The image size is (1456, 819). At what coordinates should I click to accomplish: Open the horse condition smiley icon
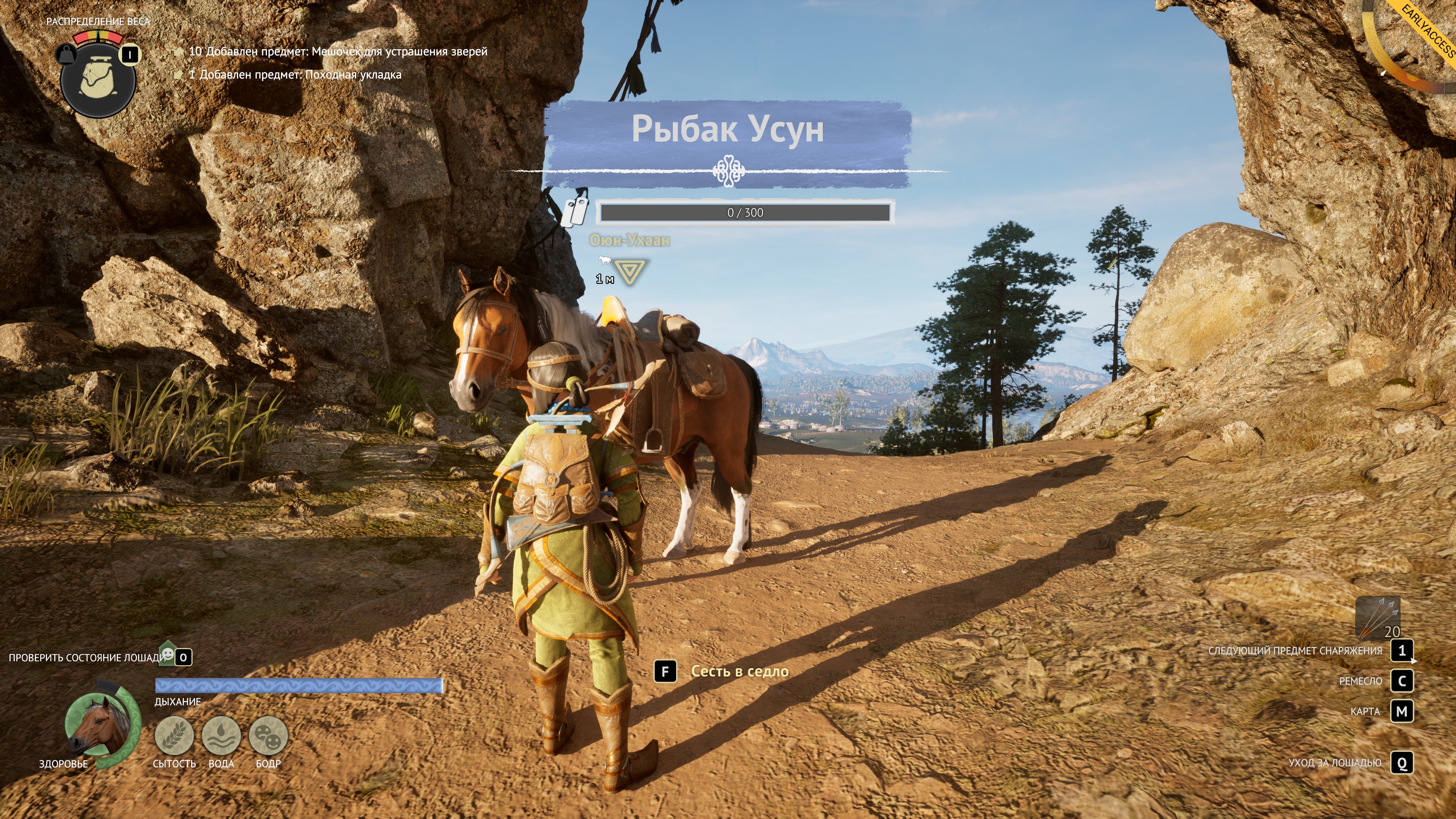coord(168,654)
